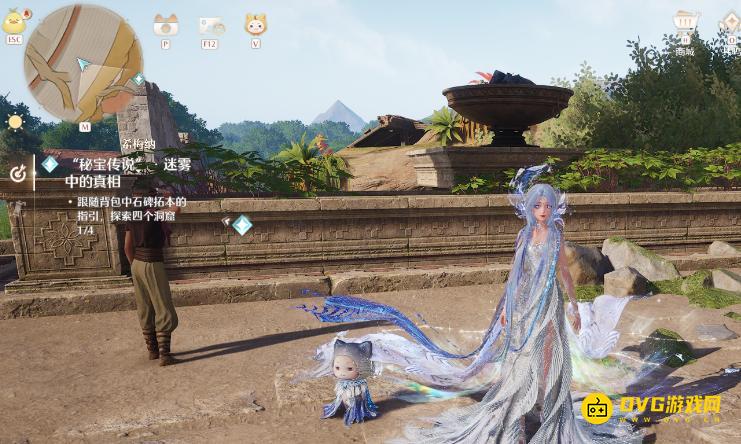This screenshot has height=444, width=741.
Task: Open the camera photo mode icon
Action: pyautogui.click(x=165, y=26)
